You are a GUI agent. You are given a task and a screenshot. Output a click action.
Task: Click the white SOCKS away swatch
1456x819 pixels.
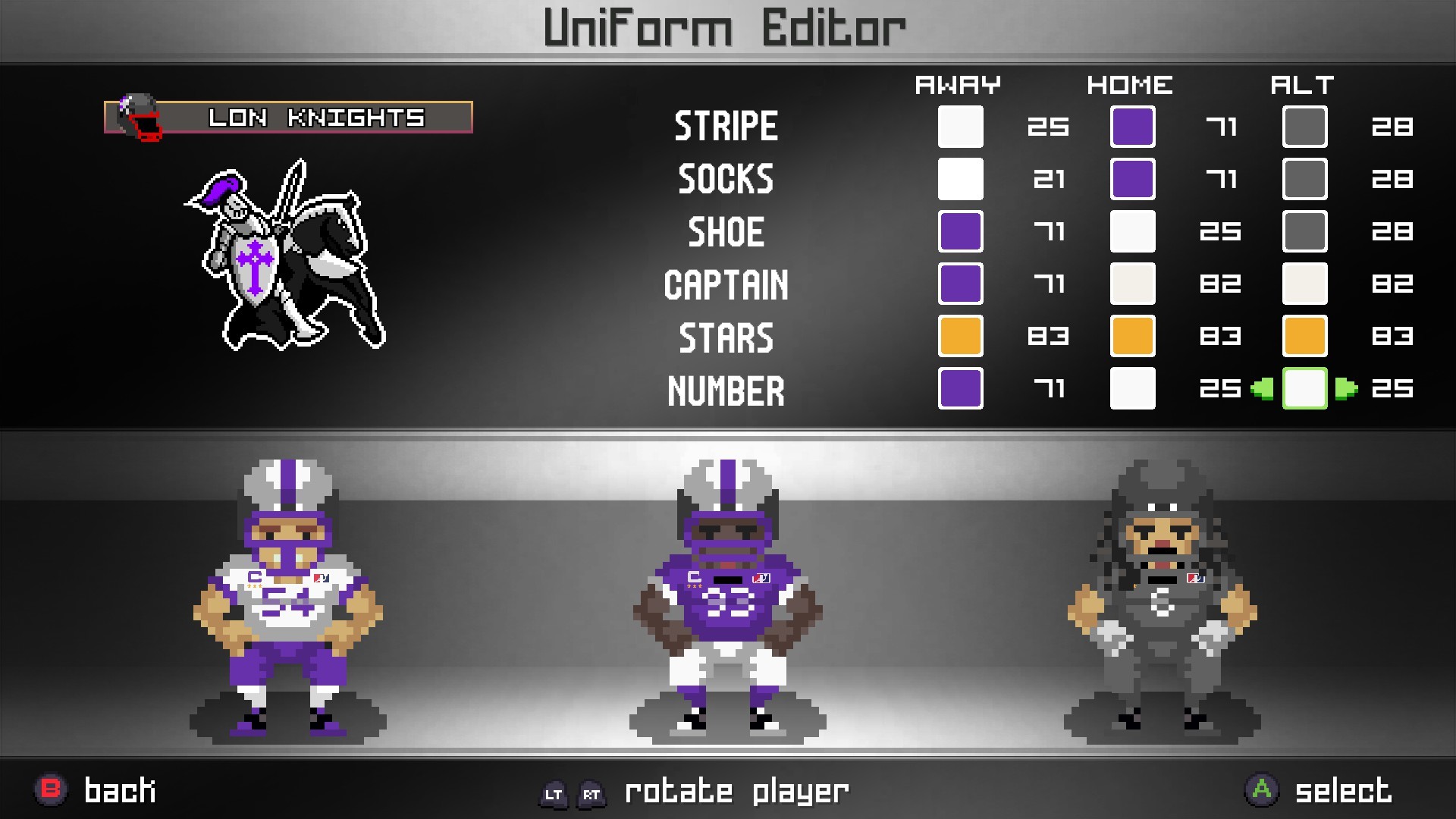[x=960, y=179]
